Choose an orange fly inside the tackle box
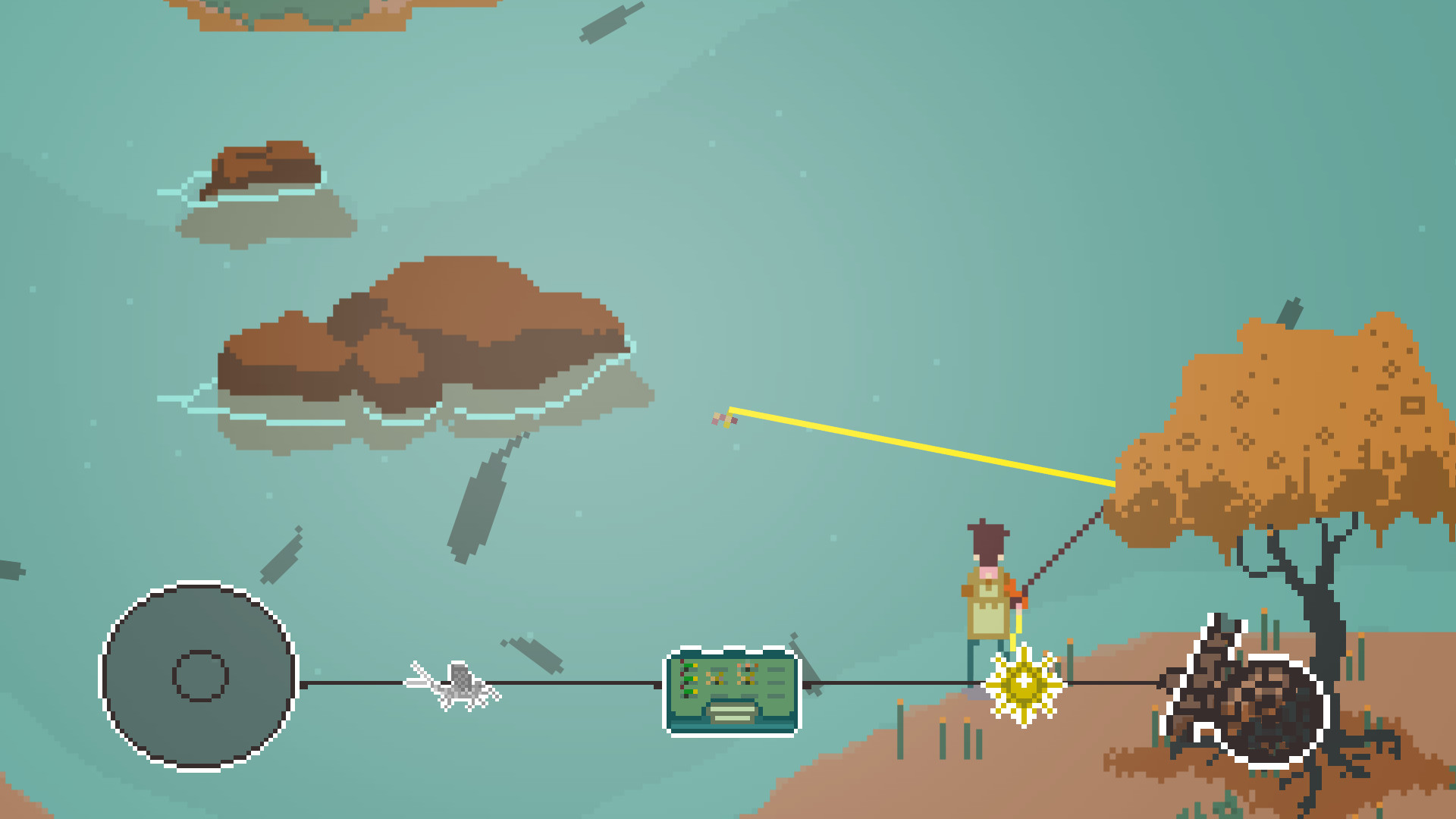 click(x=748, y=666)
